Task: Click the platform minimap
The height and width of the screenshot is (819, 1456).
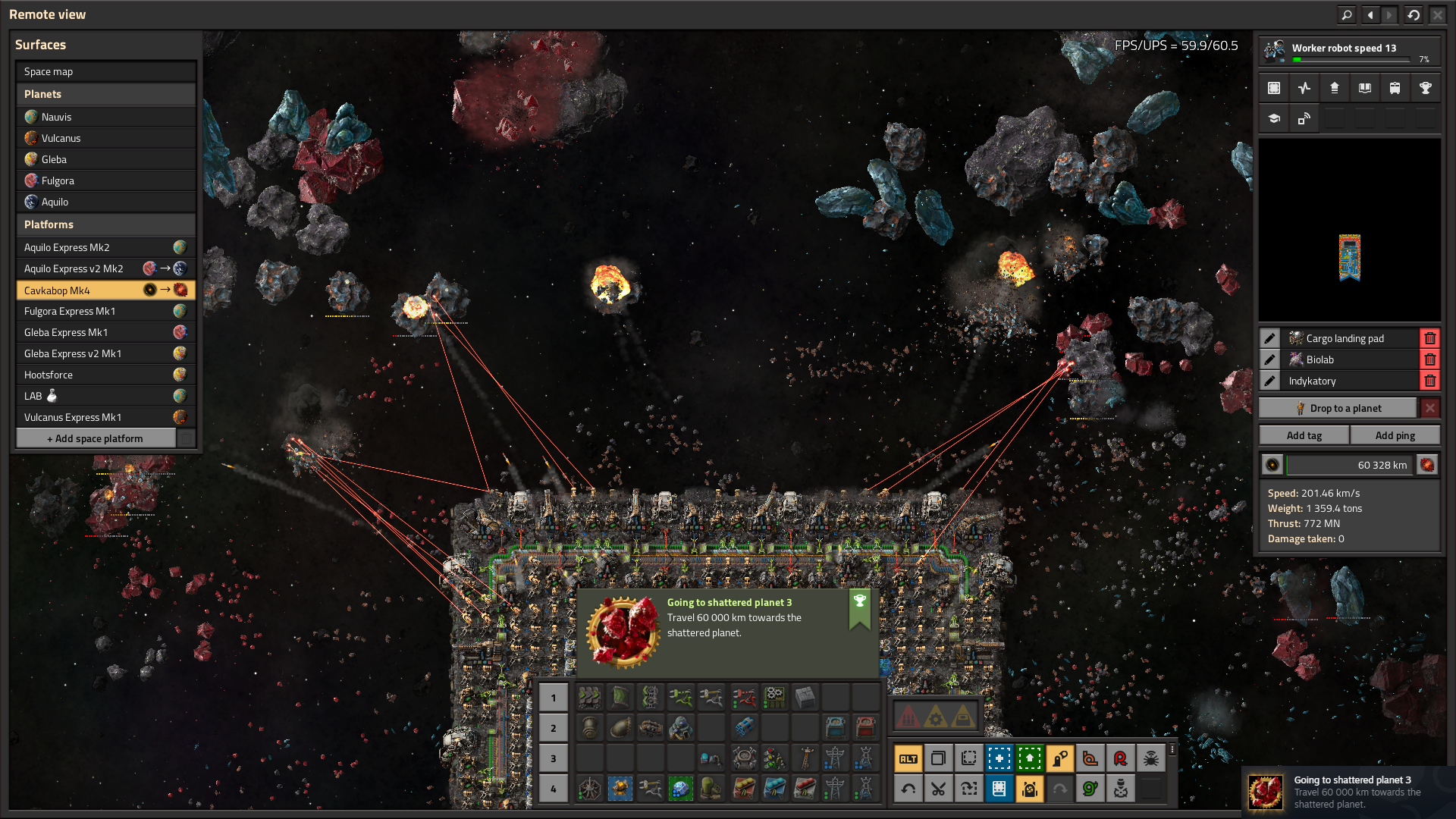Action: [x=1349, y=230]
